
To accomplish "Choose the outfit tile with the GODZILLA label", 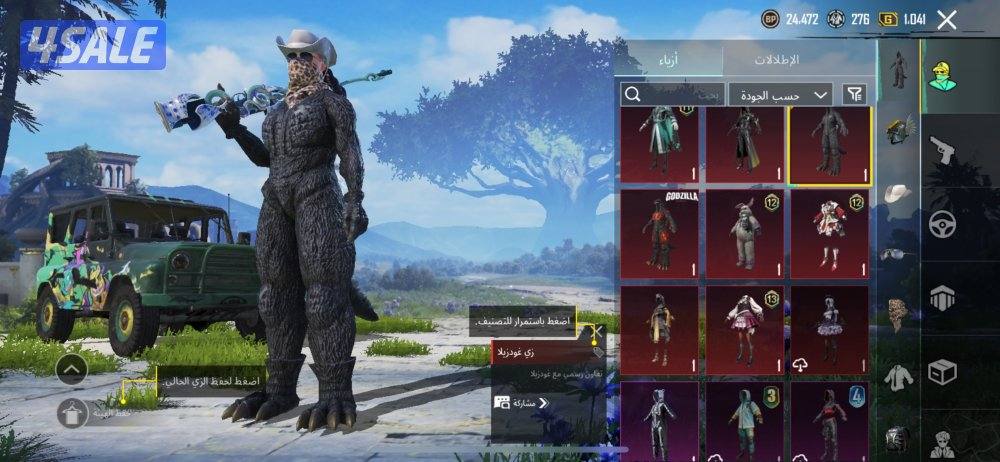I will [x=659, y=230].
